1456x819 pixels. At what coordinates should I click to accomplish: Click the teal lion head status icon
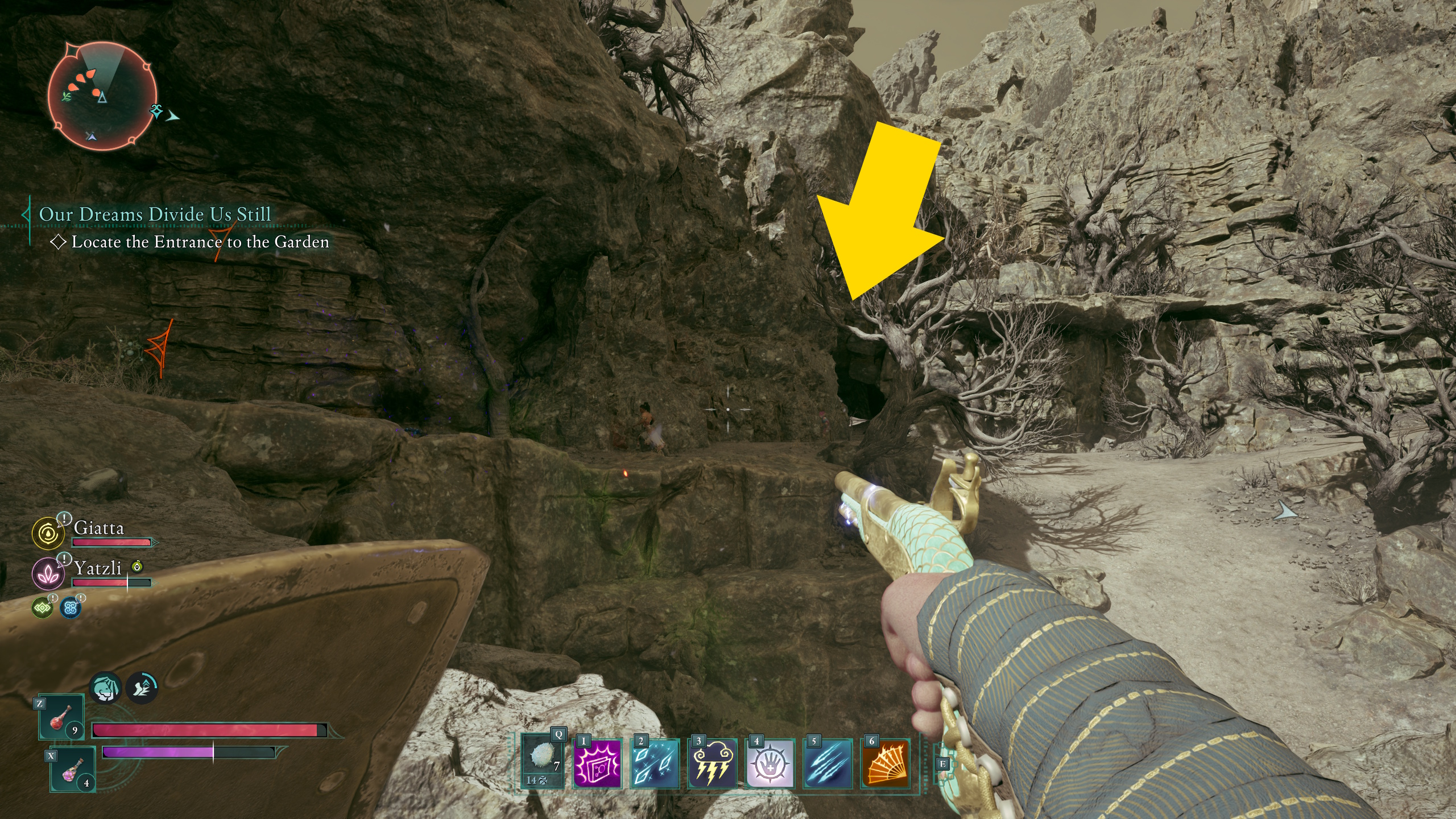click(x=106, y=688)
